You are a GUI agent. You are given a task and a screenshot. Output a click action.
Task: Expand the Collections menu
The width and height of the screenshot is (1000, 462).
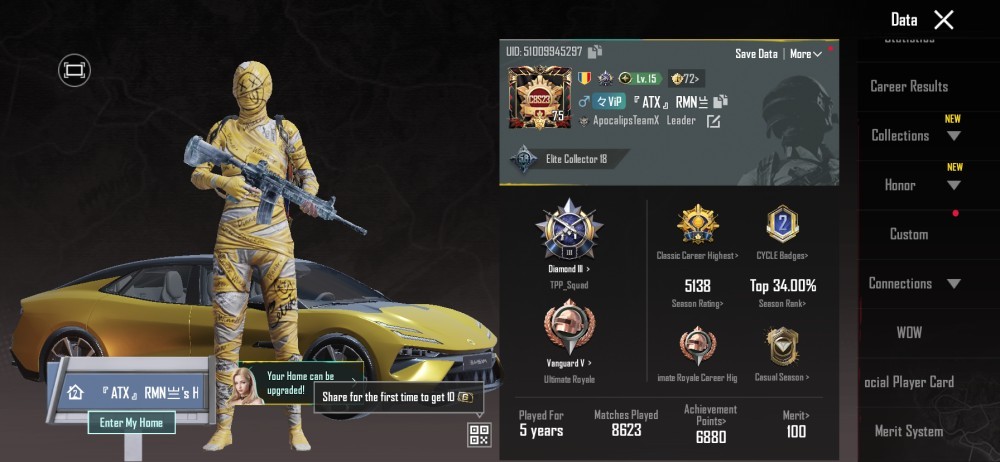tap(913, 136)
